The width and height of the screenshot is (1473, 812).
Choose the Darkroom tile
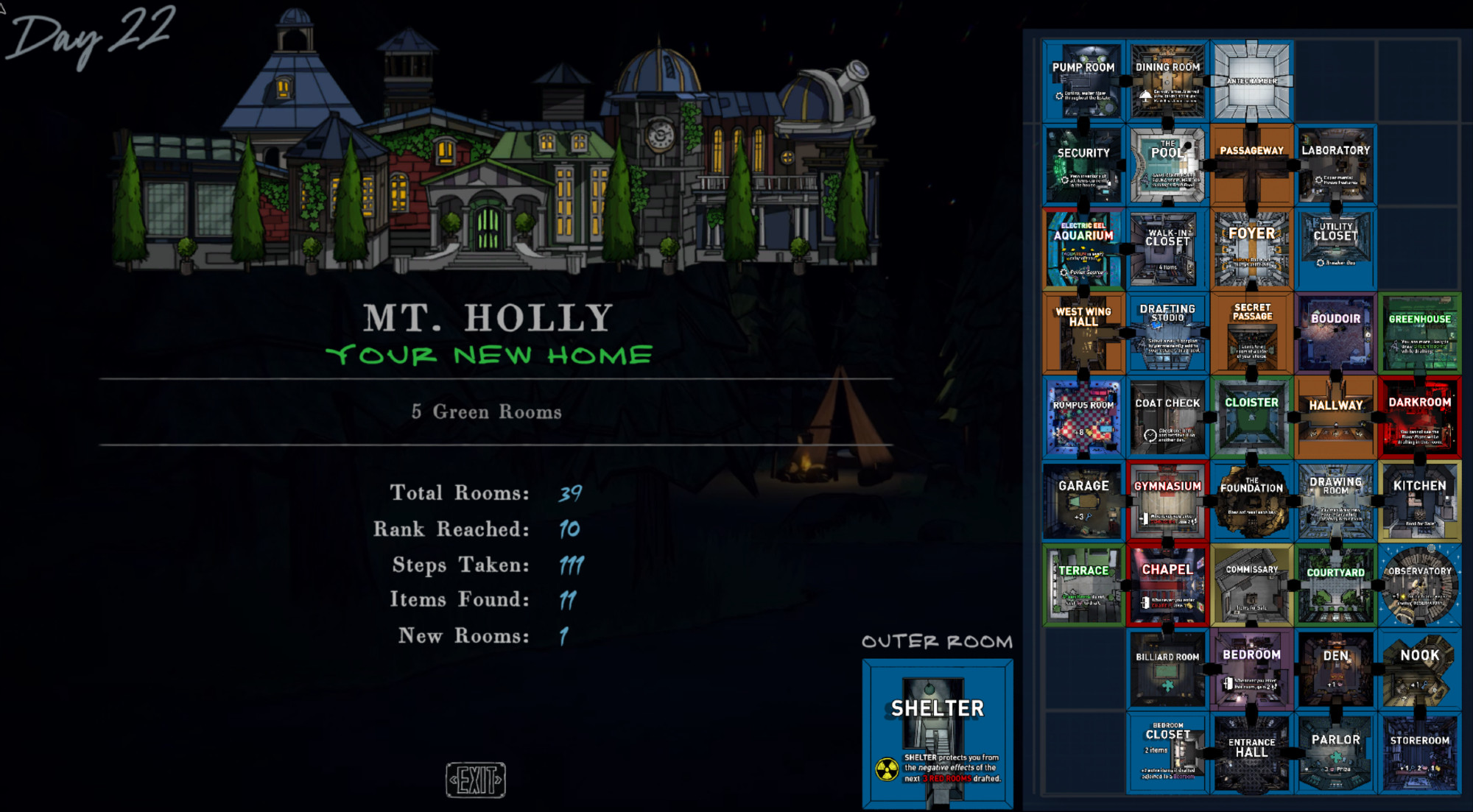tap(1419, 417)
